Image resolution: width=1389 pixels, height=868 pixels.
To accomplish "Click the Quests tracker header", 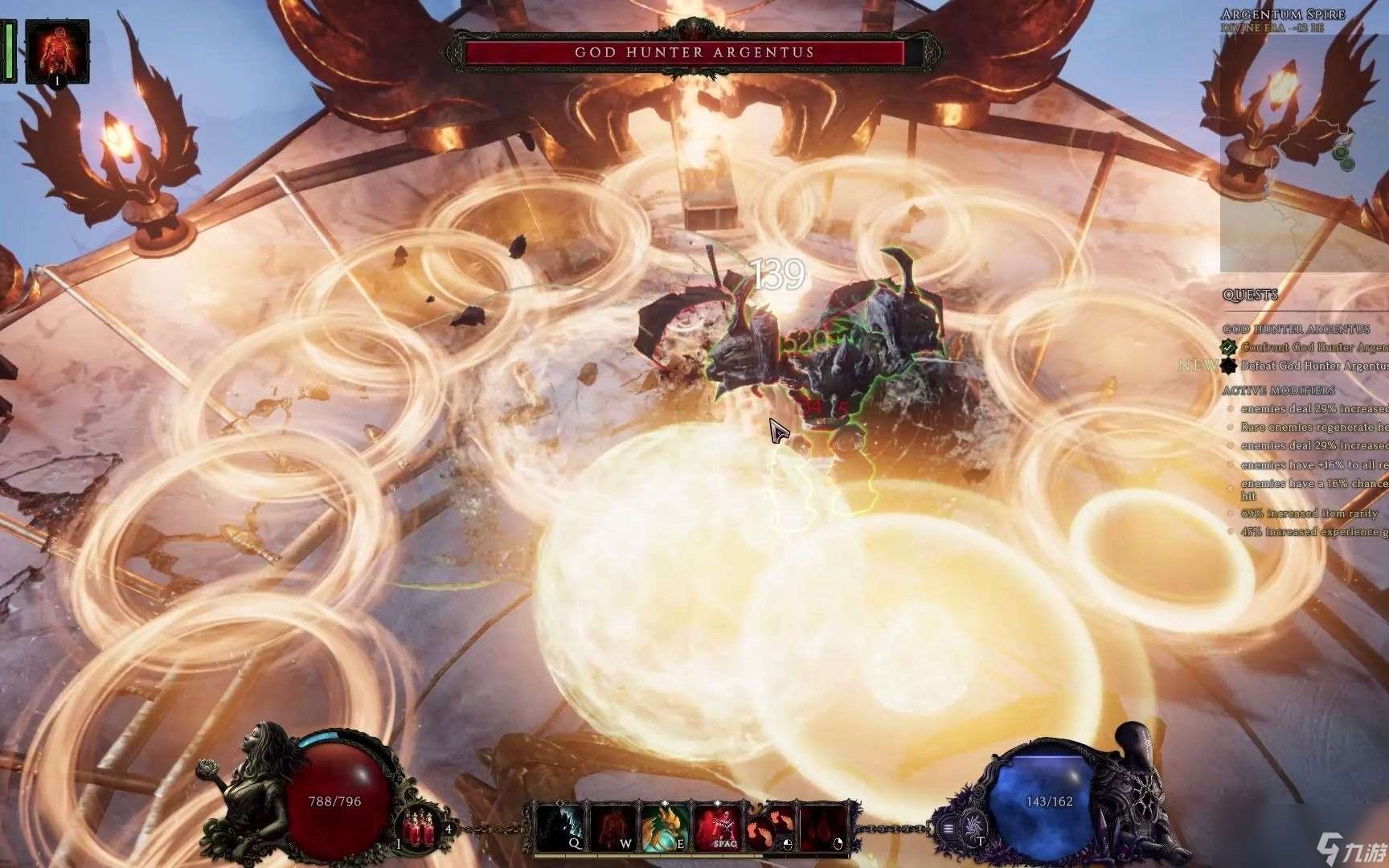I will click(1250, 295).
